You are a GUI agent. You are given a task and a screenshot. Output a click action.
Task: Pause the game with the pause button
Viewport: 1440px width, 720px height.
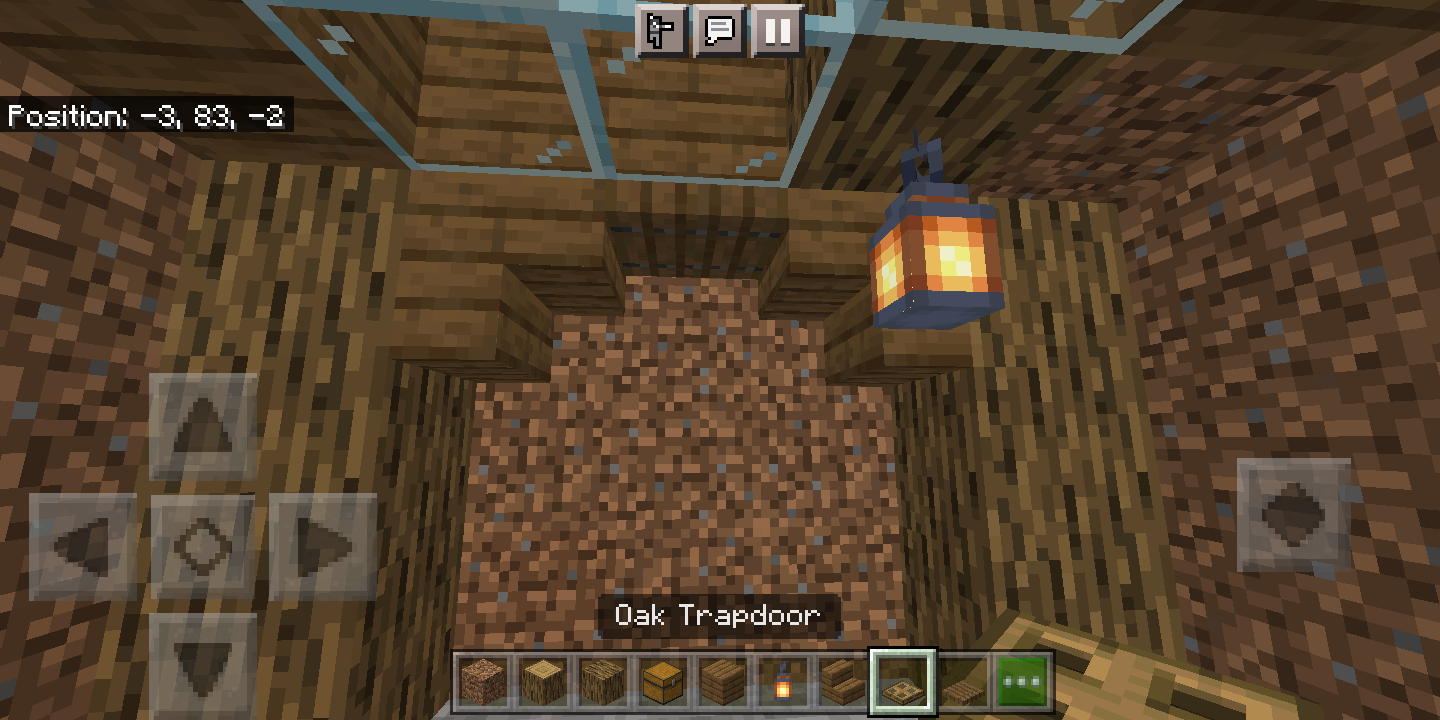776,31
